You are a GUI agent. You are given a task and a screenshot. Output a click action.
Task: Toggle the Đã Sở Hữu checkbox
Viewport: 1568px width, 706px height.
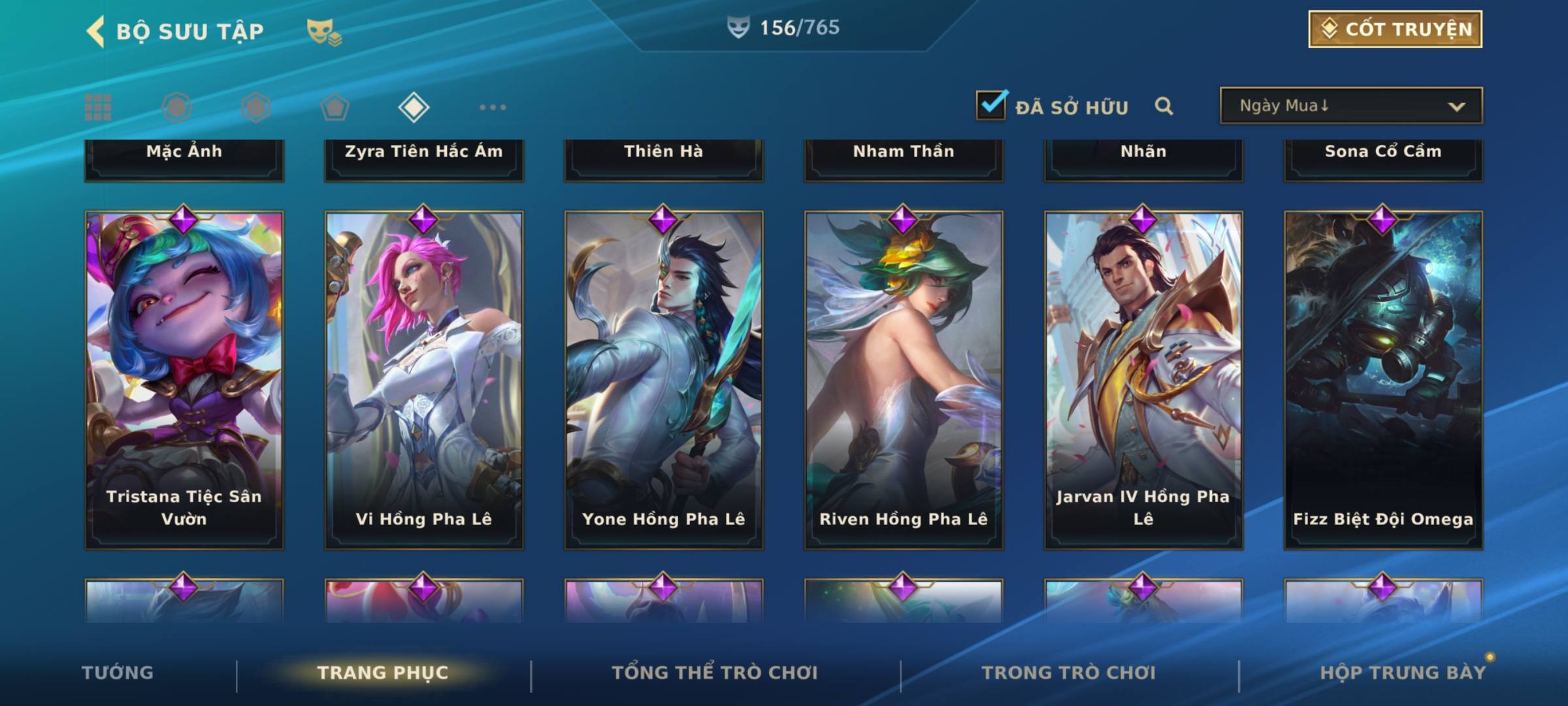(x=991, y=105)
